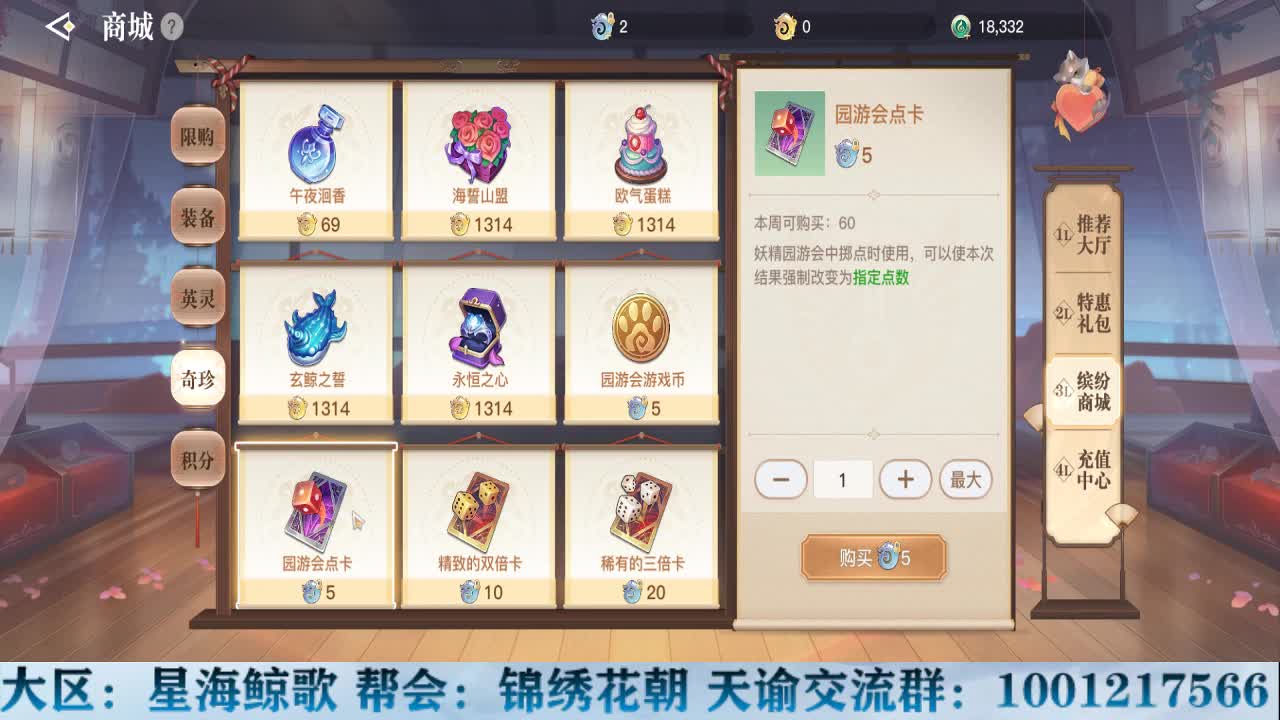Viewport: 1280px width, 720px height.
Task: Select the 午夜洄香 perfume bottle item
Action: (x=317, y=150)
